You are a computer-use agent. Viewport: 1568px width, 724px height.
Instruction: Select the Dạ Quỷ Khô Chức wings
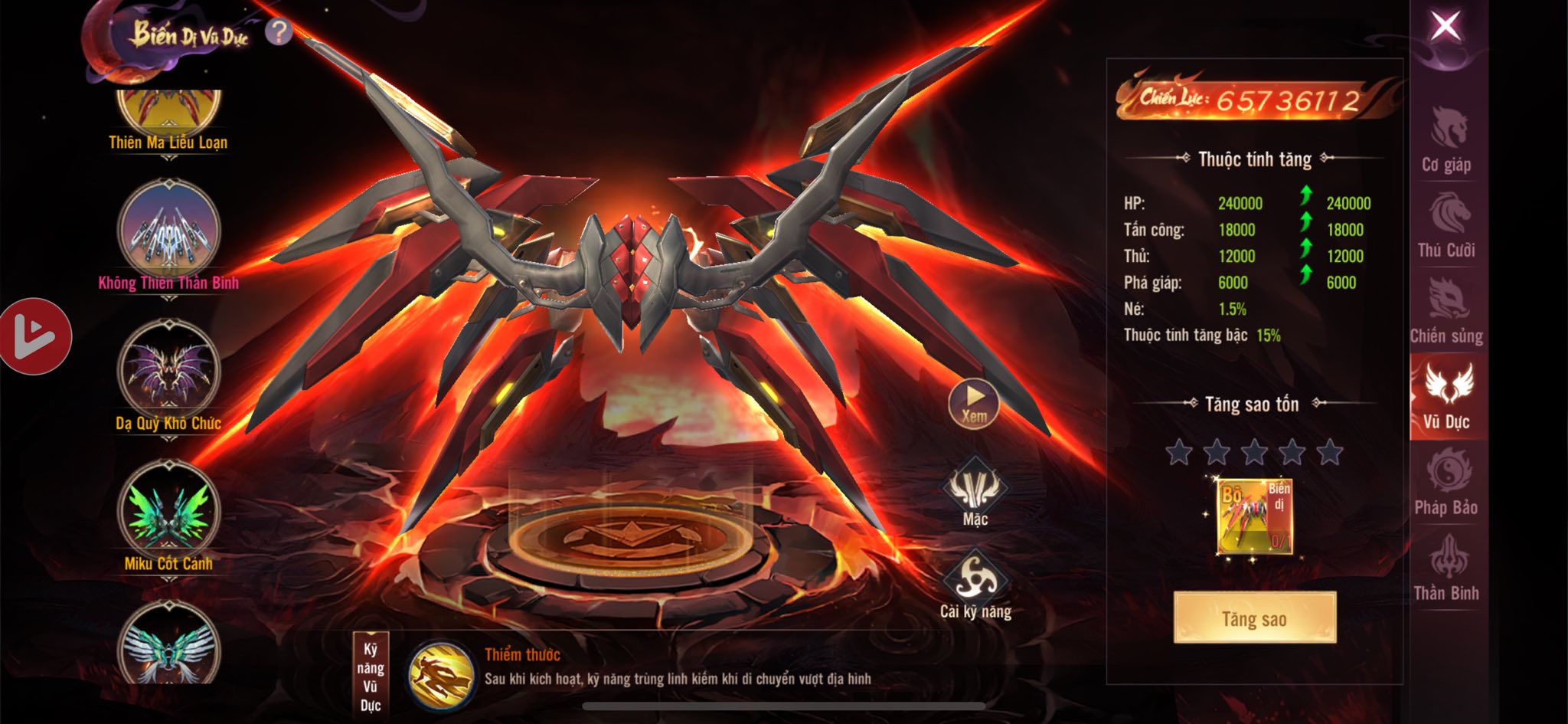coord(168,370)
